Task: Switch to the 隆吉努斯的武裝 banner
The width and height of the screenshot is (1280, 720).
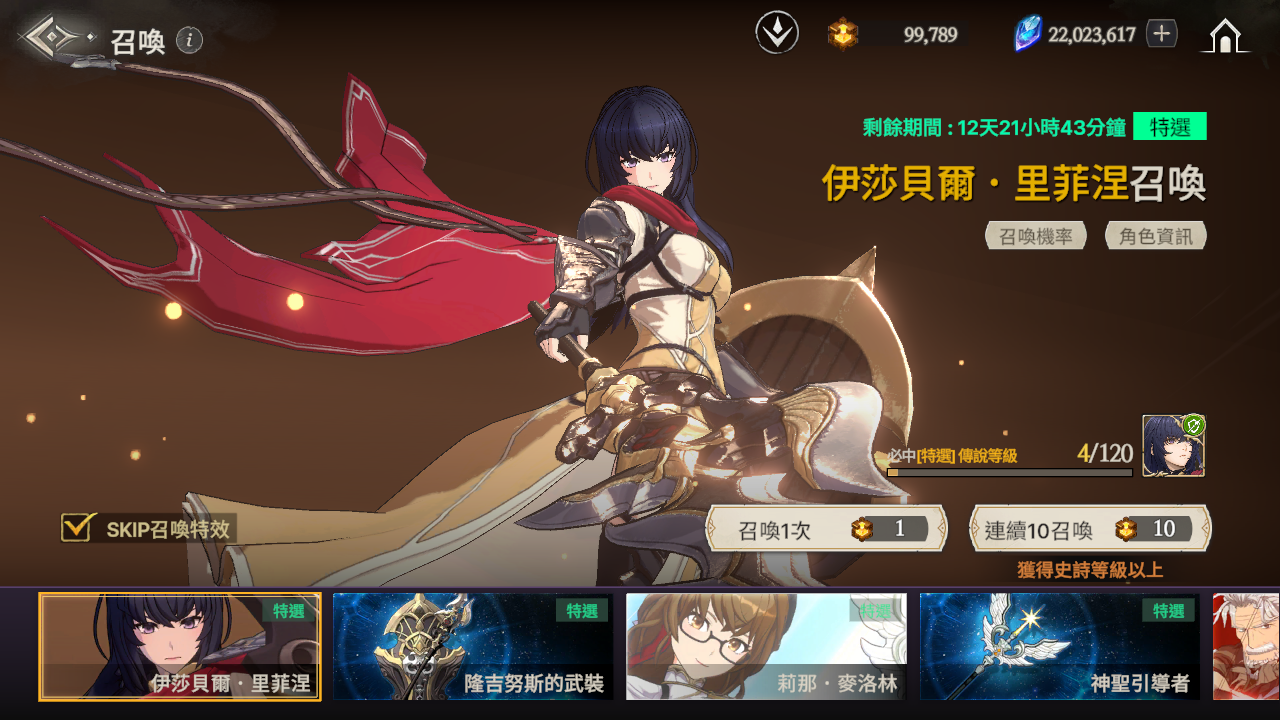Action: (x=473, y=646)
